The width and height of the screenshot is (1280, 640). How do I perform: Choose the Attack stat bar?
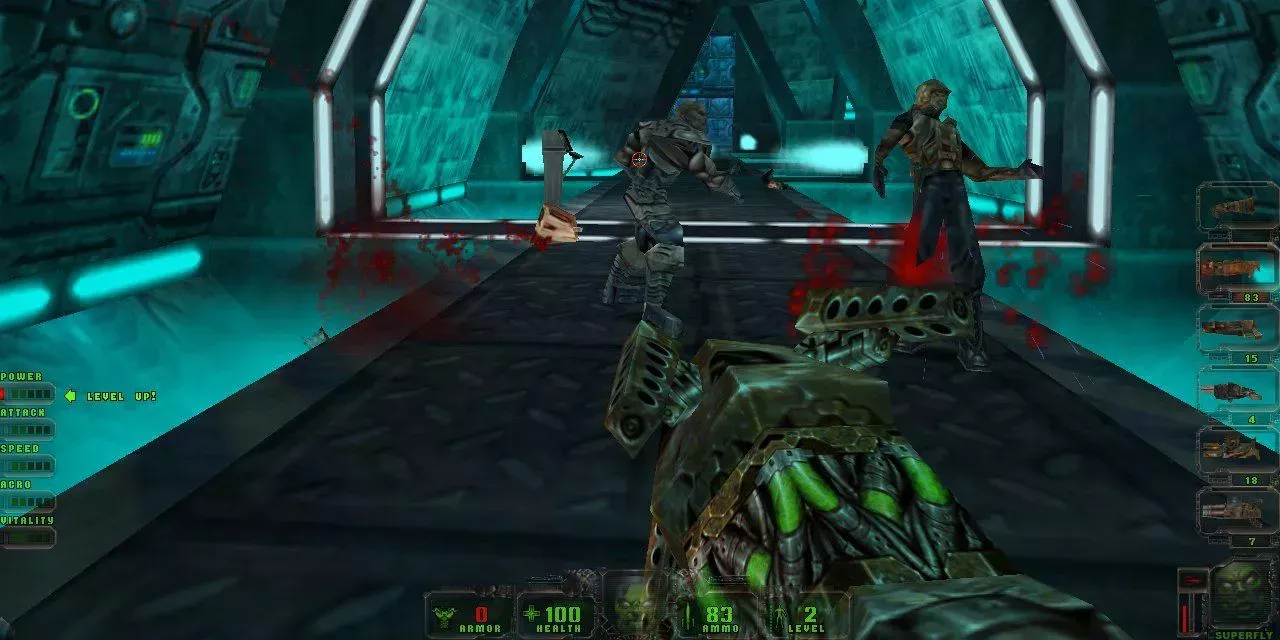click(28, 430)
